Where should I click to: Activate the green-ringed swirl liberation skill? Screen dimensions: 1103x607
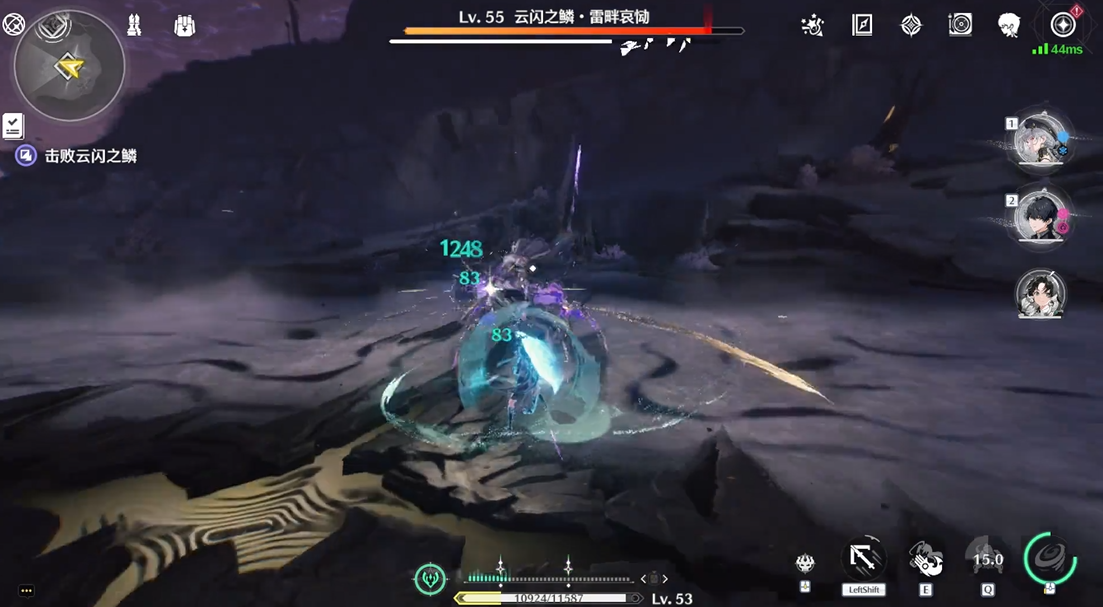click(x=1049, y=556)
